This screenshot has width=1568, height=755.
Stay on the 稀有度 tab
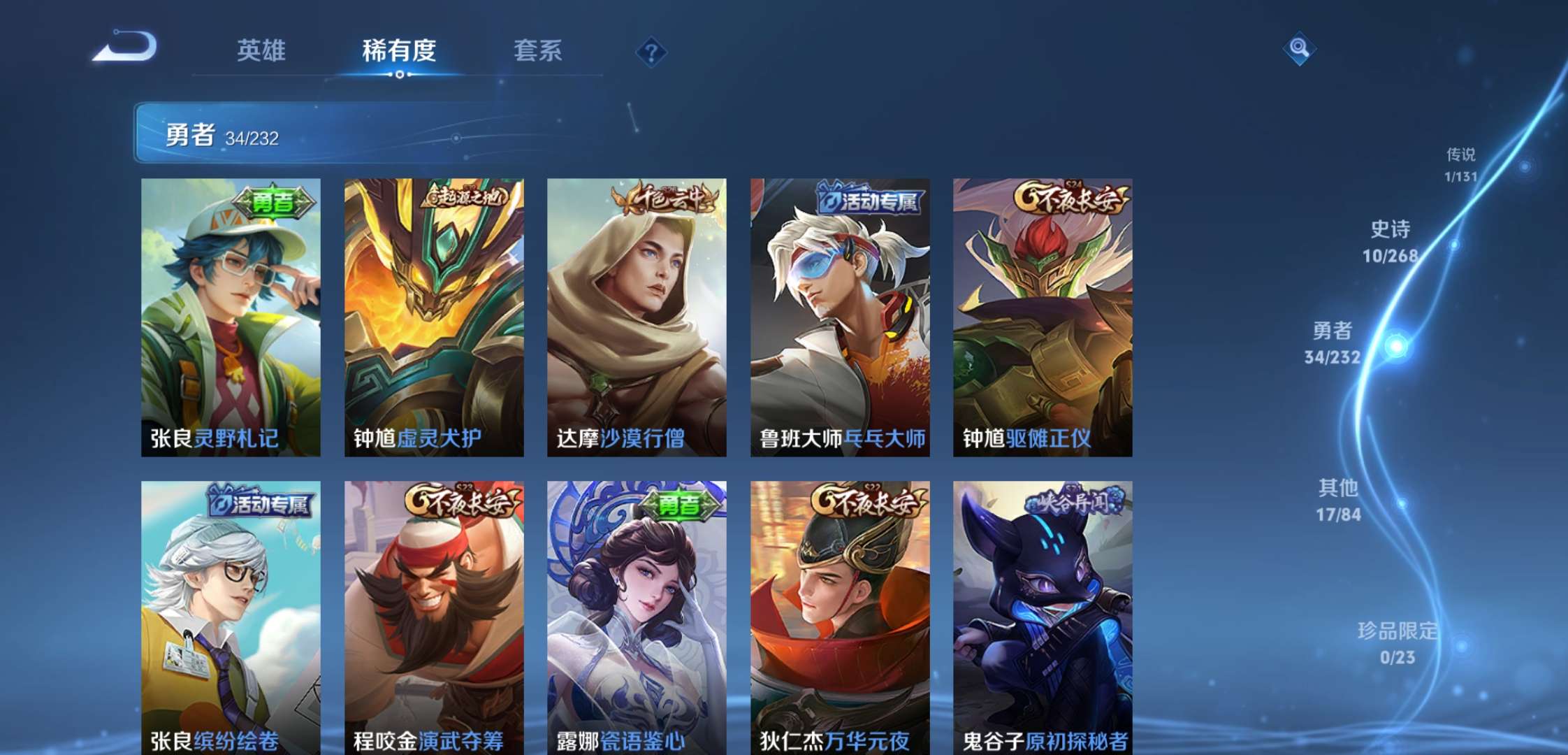click(400, 51)
